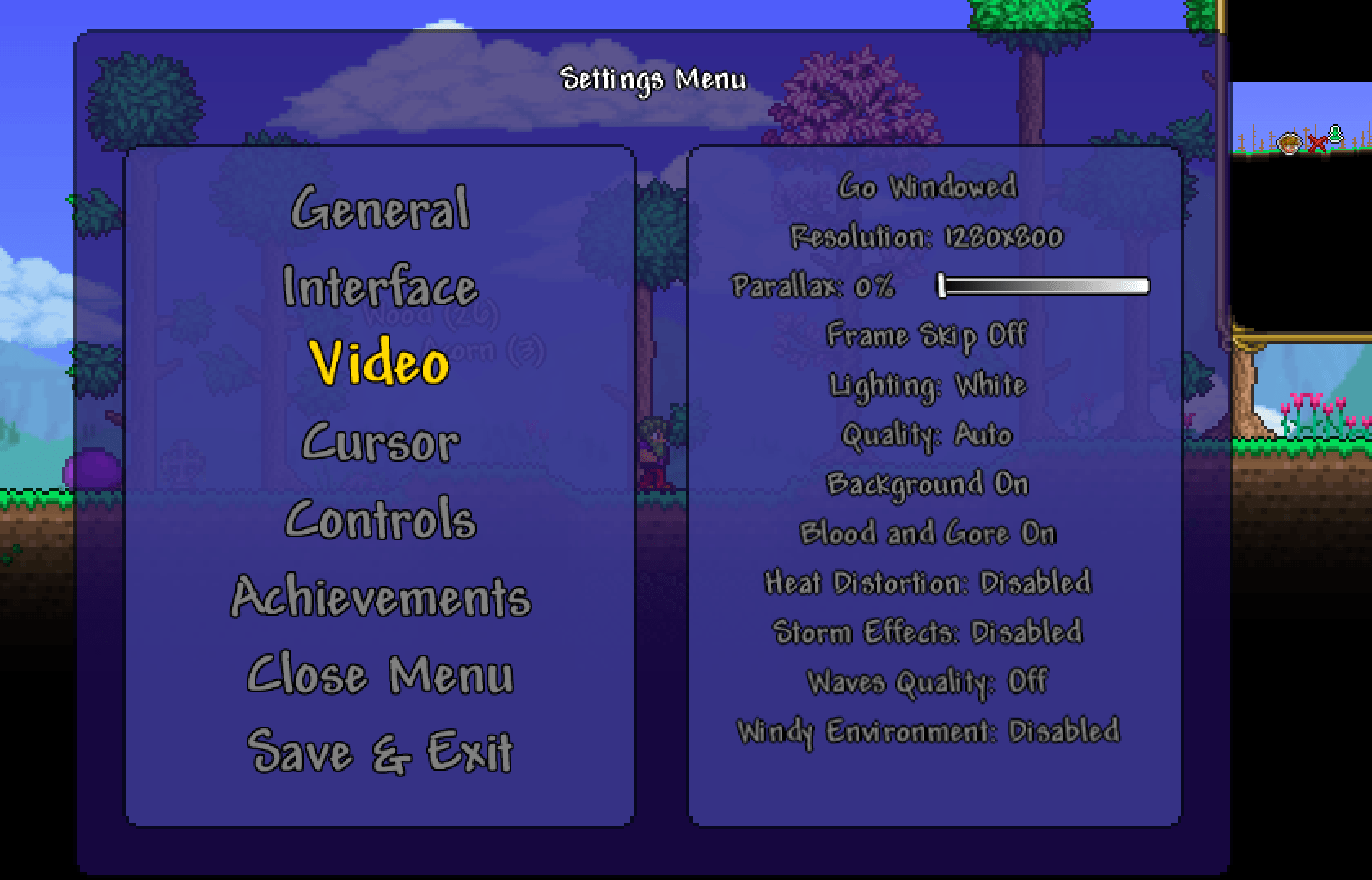Change the Resolution from 1280x800
This screenshot has height=880, width=1372.
tap(924, 238)
